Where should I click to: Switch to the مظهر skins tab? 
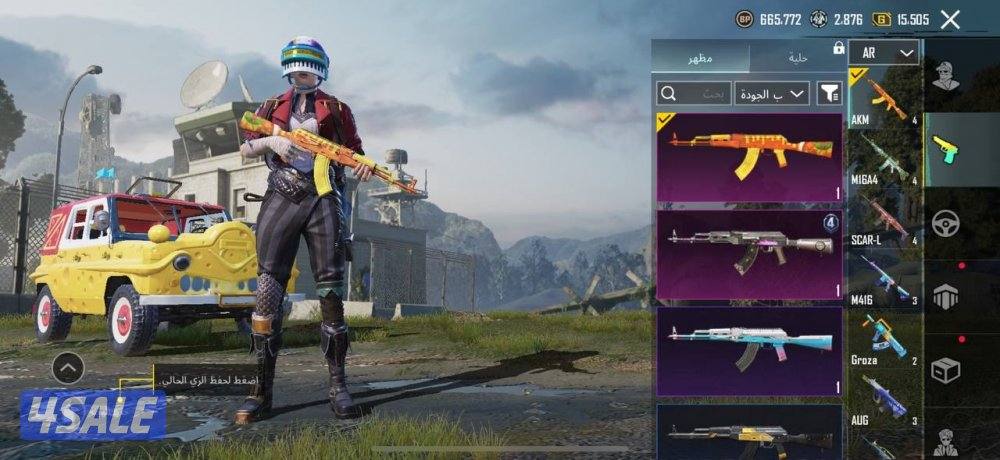700,57
